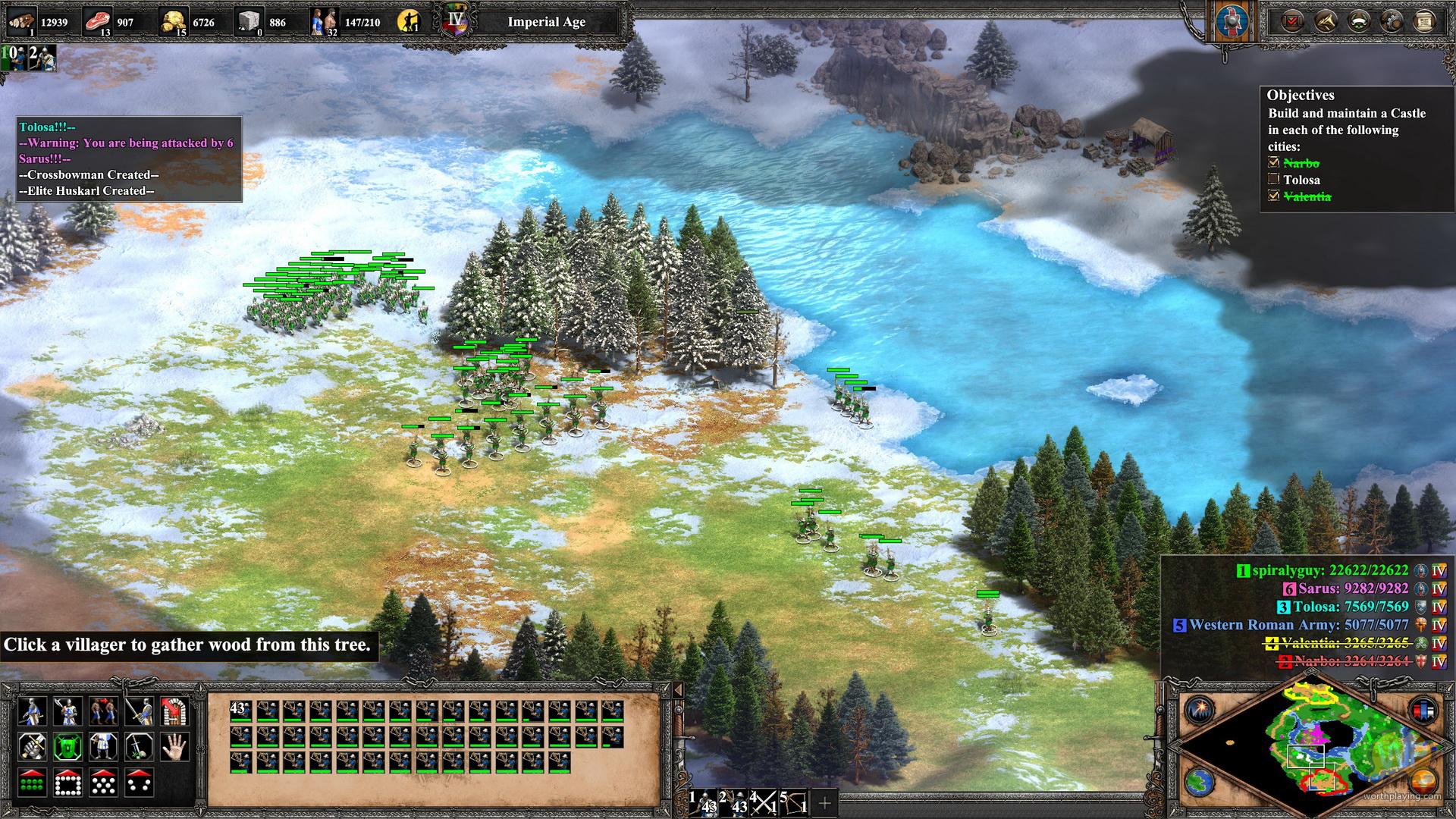Select the box formation button

(x=67, y=783)
